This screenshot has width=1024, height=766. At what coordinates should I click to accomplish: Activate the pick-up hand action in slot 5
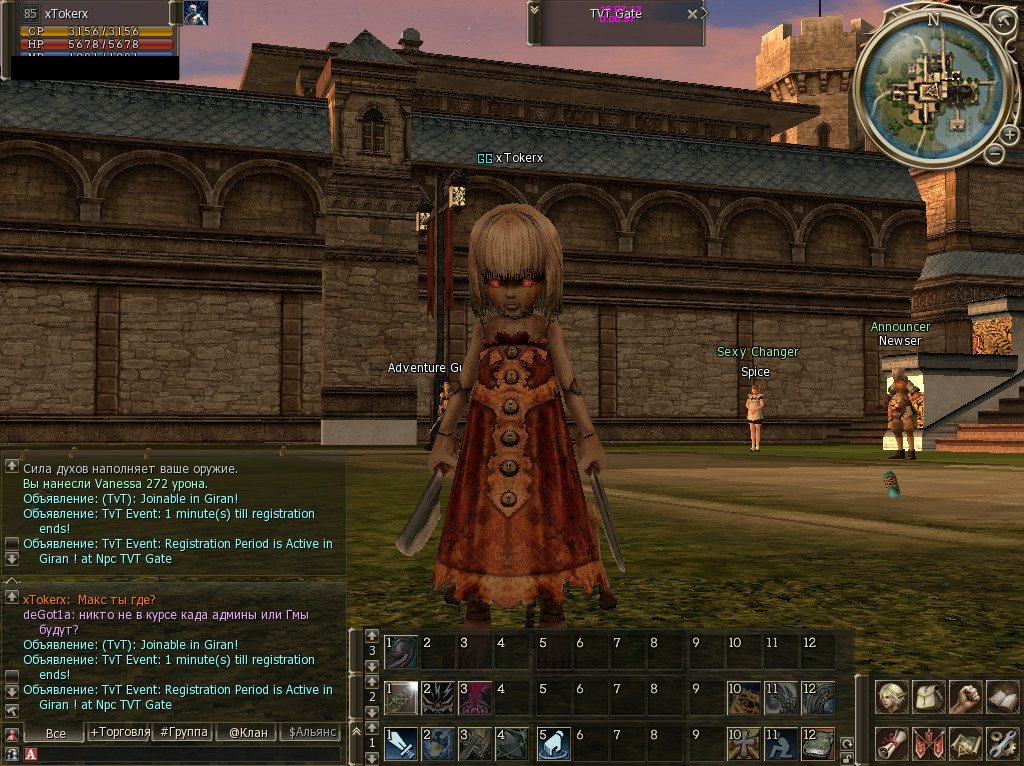[554, 744]
